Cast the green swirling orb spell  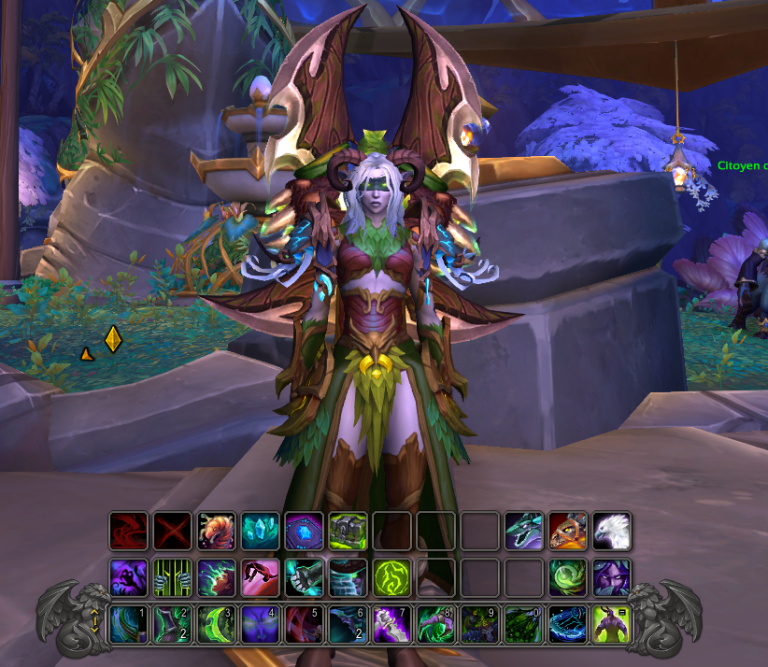coord(568,577)
